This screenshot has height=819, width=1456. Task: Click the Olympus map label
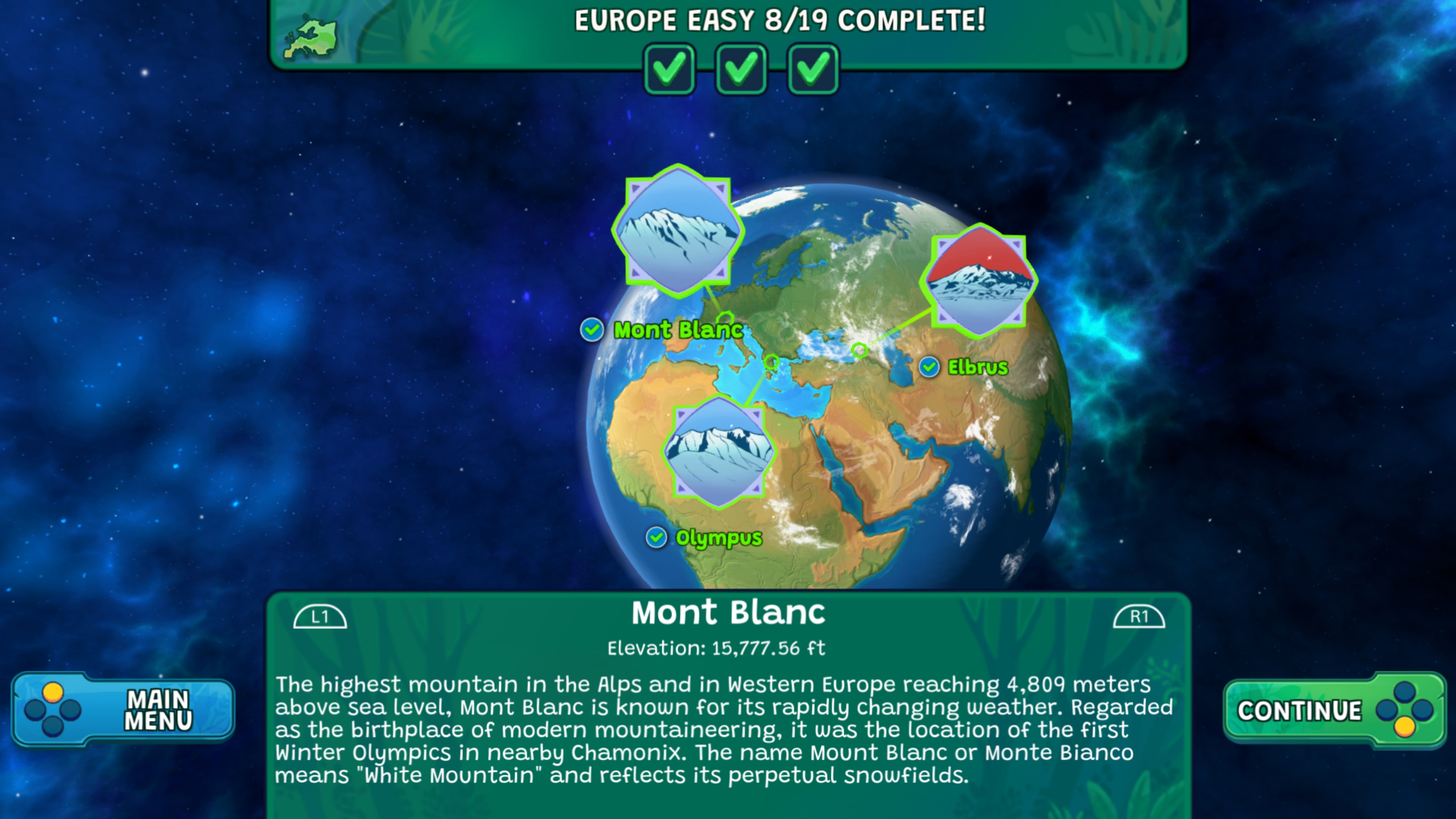(718, 538)
